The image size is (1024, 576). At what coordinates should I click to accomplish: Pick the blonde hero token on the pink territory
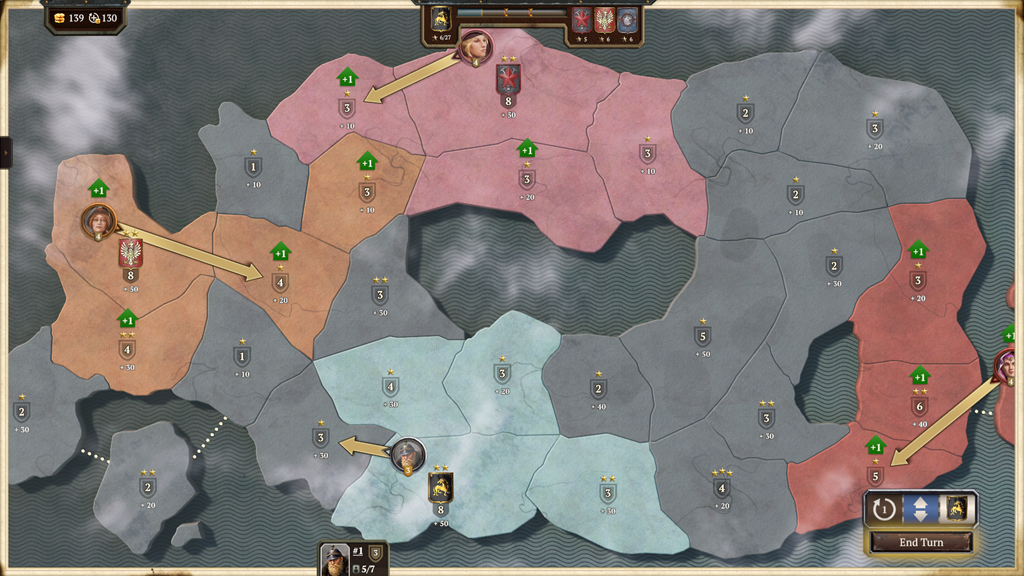pos(474,45)
